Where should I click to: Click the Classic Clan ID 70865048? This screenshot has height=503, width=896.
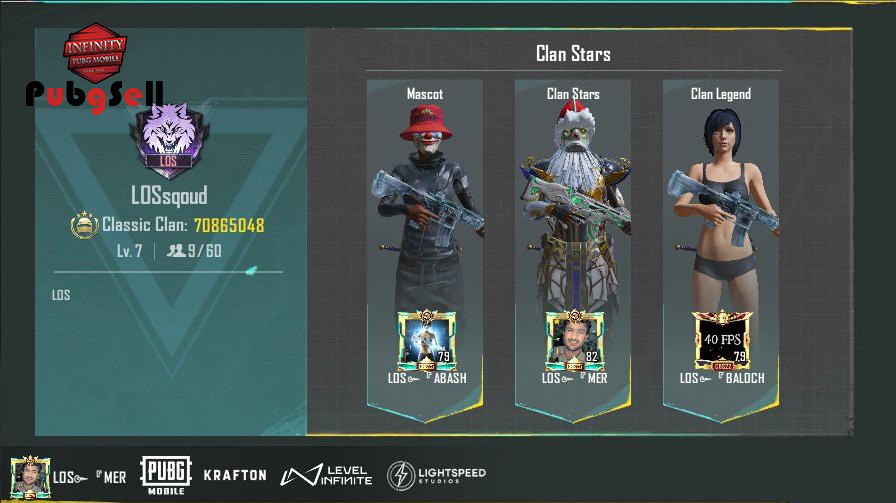[x=229, y=226]
